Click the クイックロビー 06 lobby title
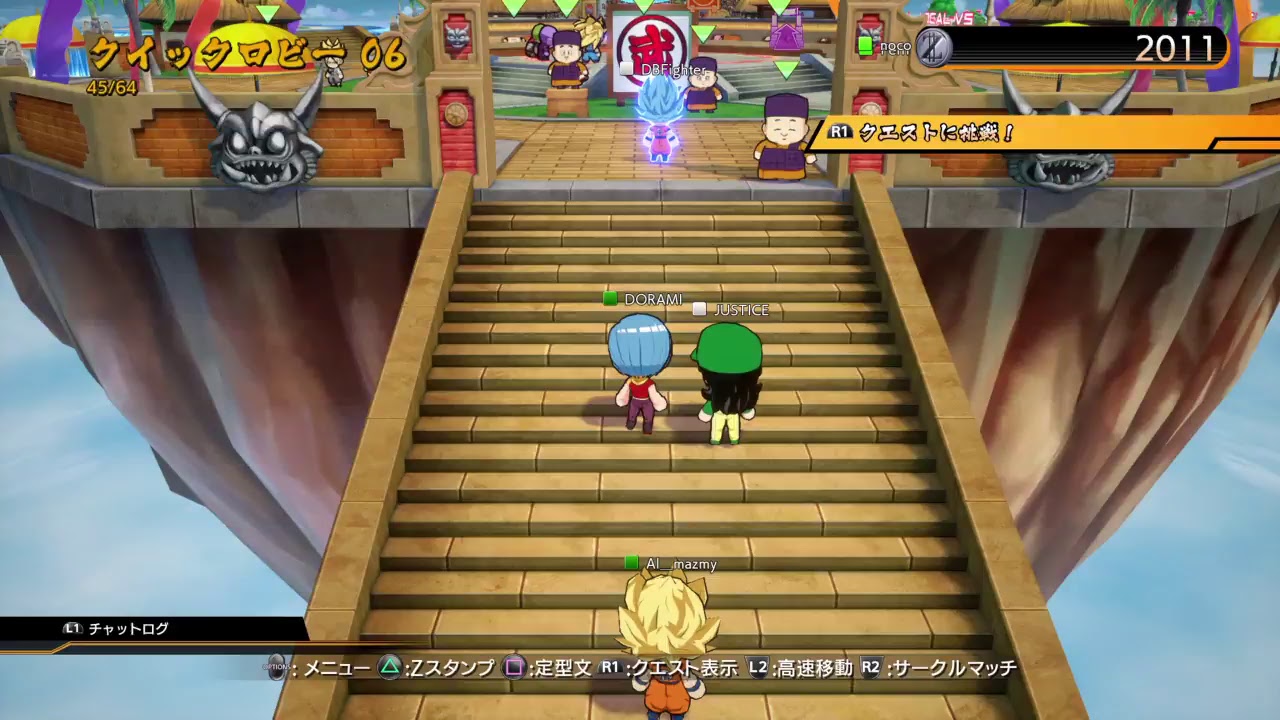Viewport: 1280px width, 720px height. coord(250,50)
